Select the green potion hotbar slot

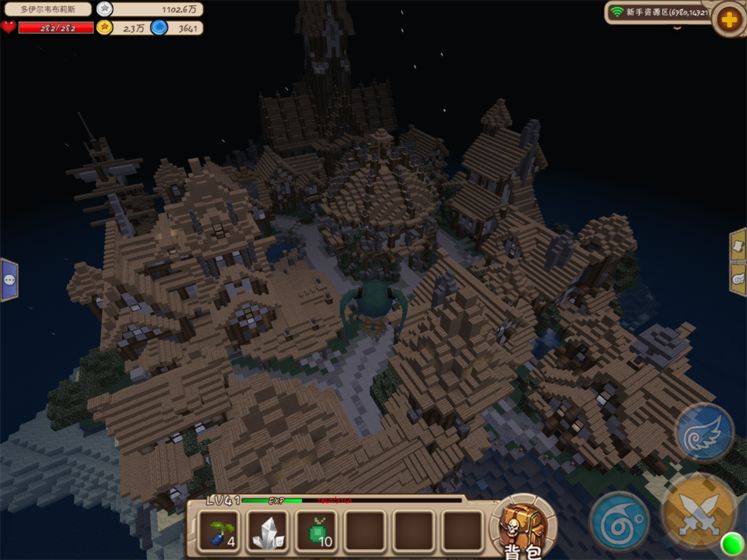point(316,531)
